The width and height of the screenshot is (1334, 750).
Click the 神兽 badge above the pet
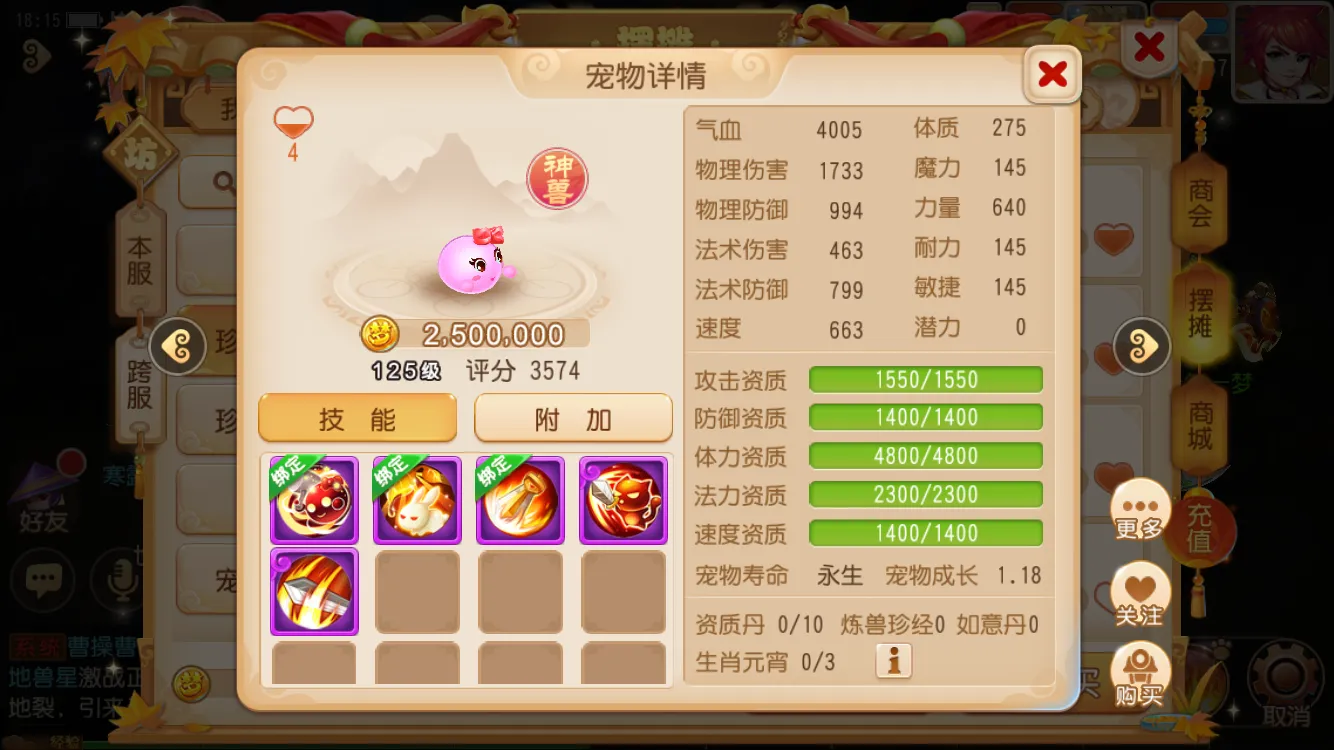click(x=556, y=176)
